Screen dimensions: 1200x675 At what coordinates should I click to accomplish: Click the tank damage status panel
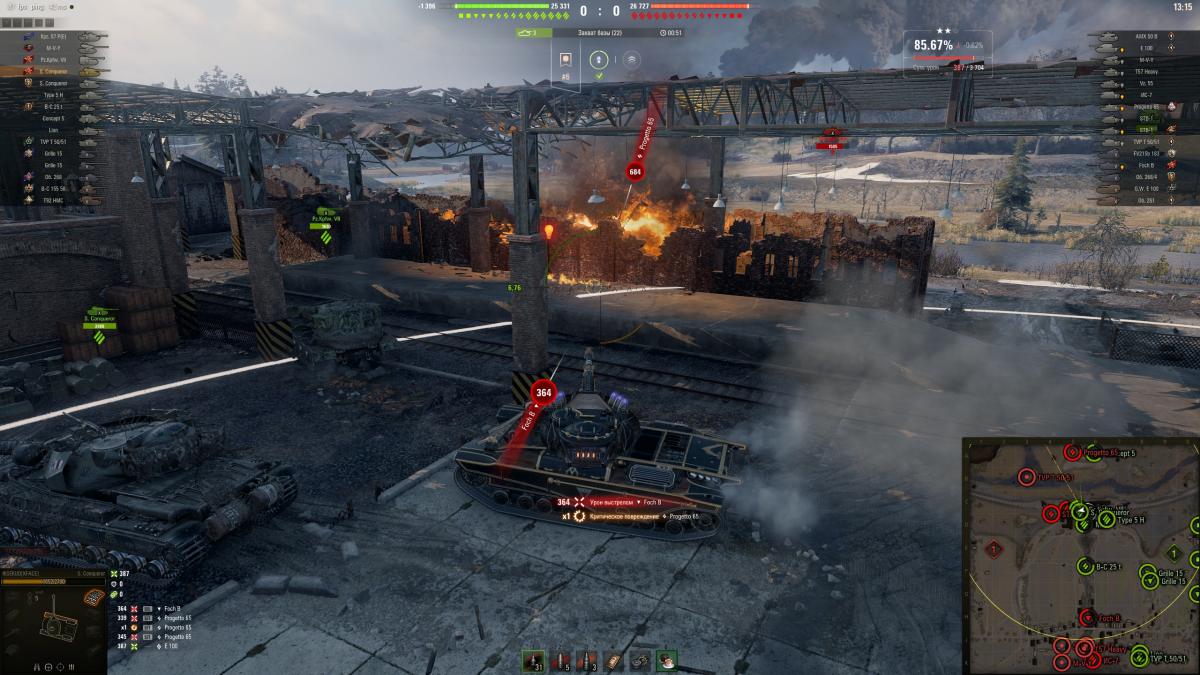point(54,625)
